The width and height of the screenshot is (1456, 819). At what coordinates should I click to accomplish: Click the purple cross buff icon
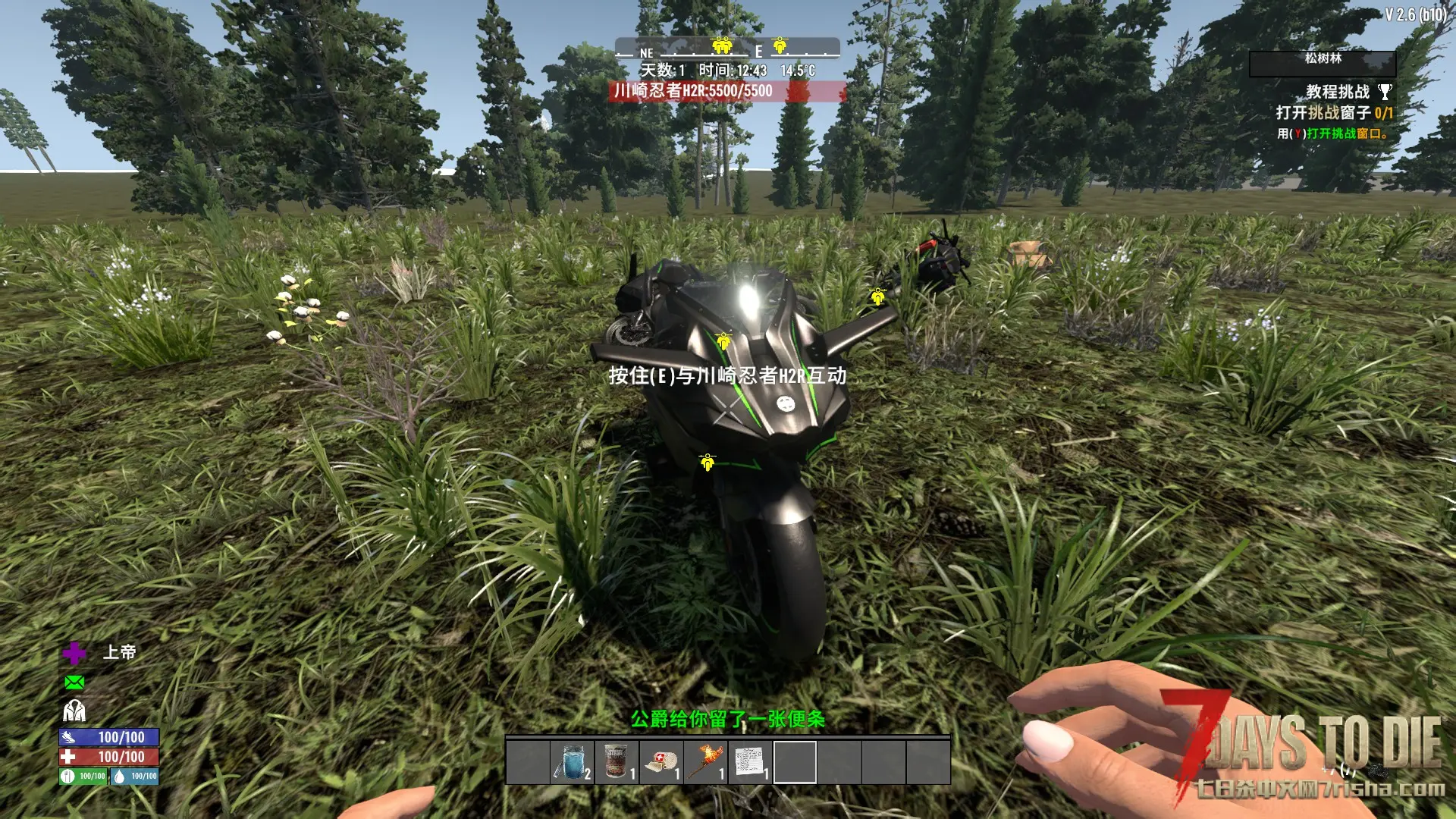(x=74, y=653)
